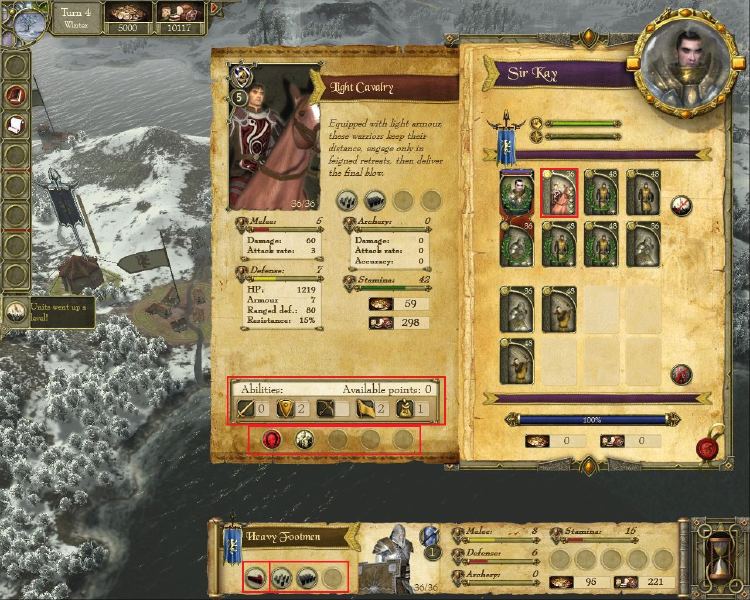Screen dimensions: 750x600
Task: Click the crossed-out round button beside unit grid
Action: 682,205
